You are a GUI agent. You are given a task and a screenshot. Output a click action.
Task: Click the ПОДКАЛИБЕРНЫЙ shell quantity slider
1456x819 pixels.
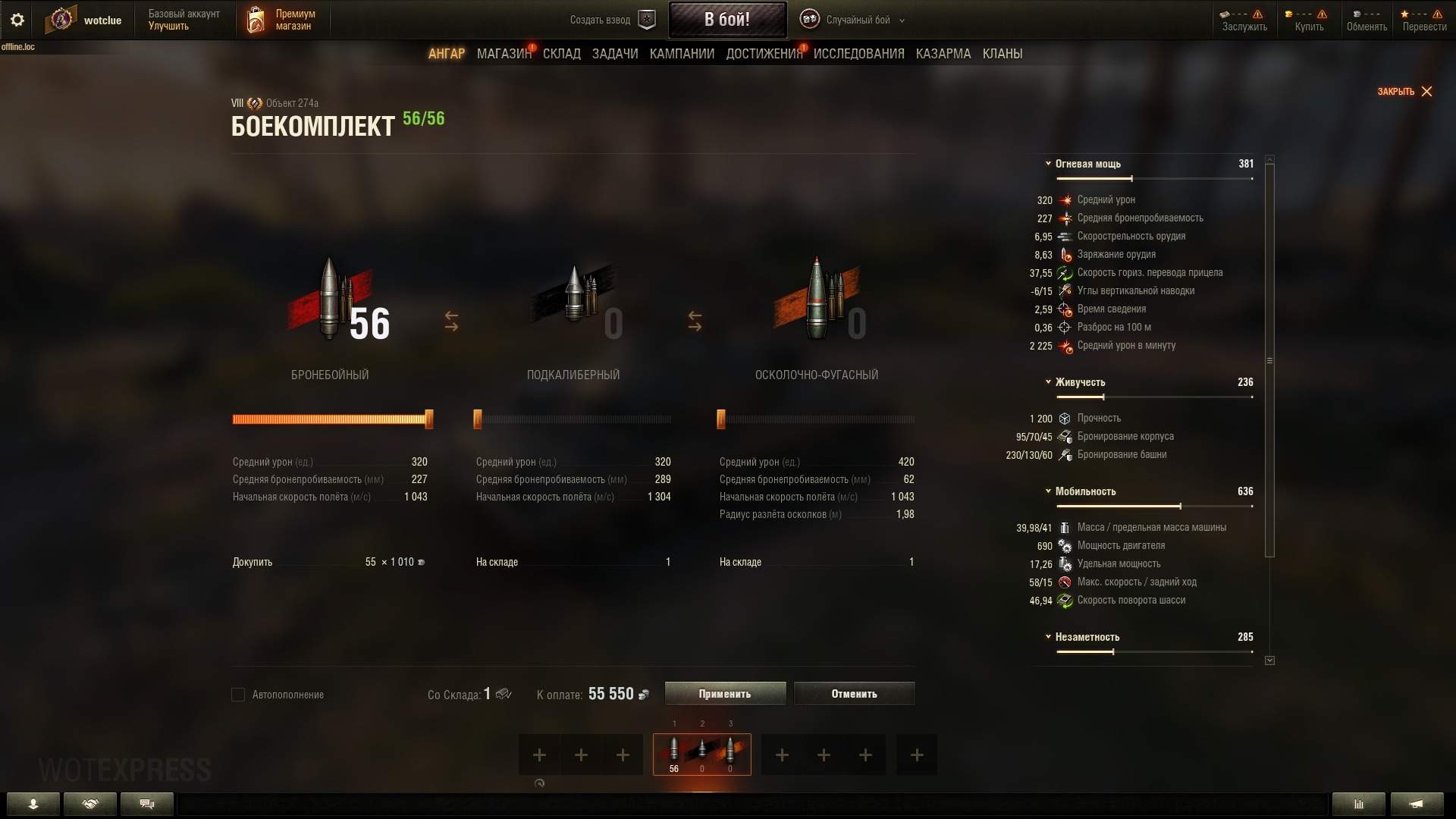tap(573, 419)
